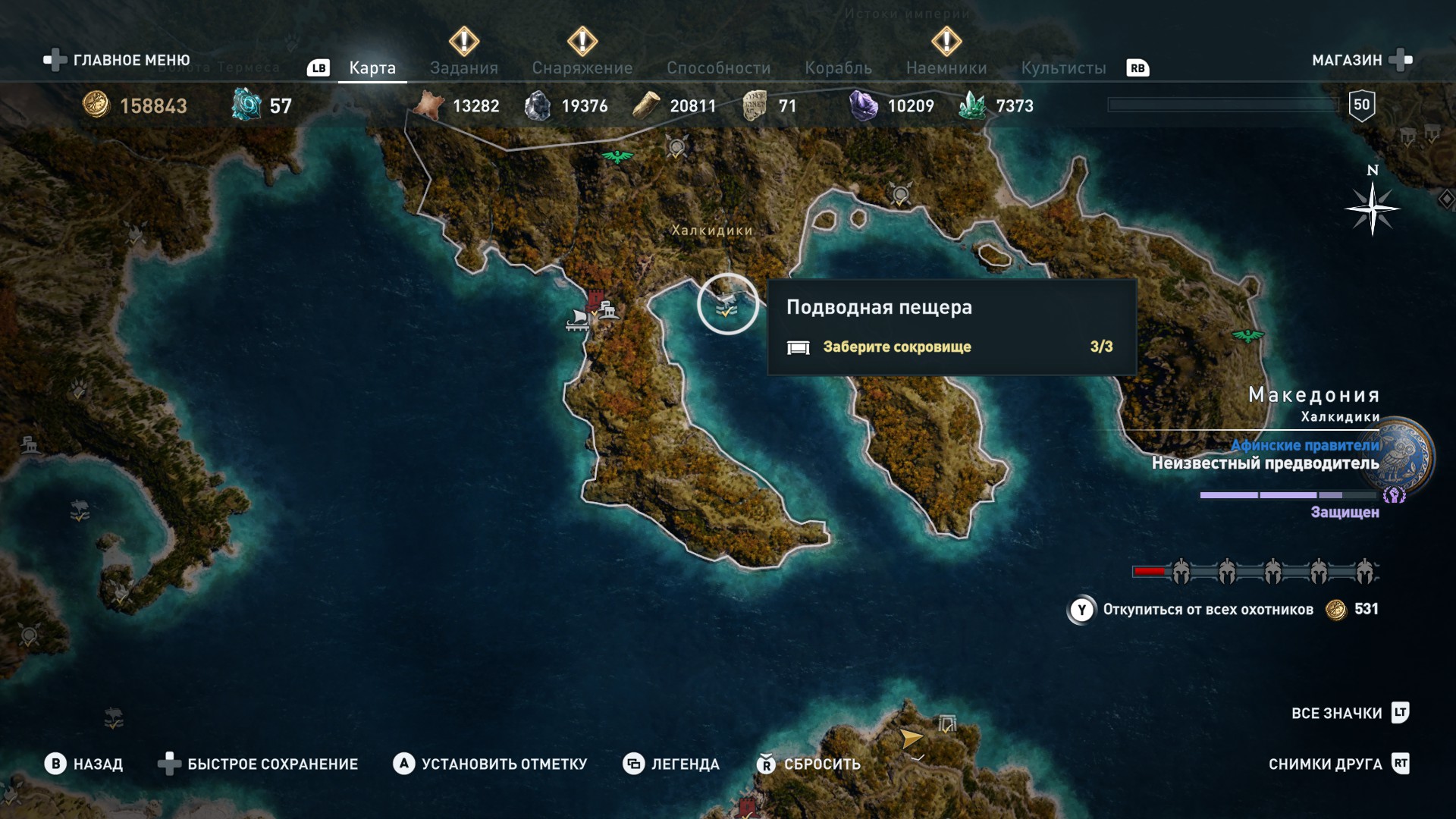Screen dimensions: 1456x819
Task: Show the Культисты tab
Action: 1063,67
